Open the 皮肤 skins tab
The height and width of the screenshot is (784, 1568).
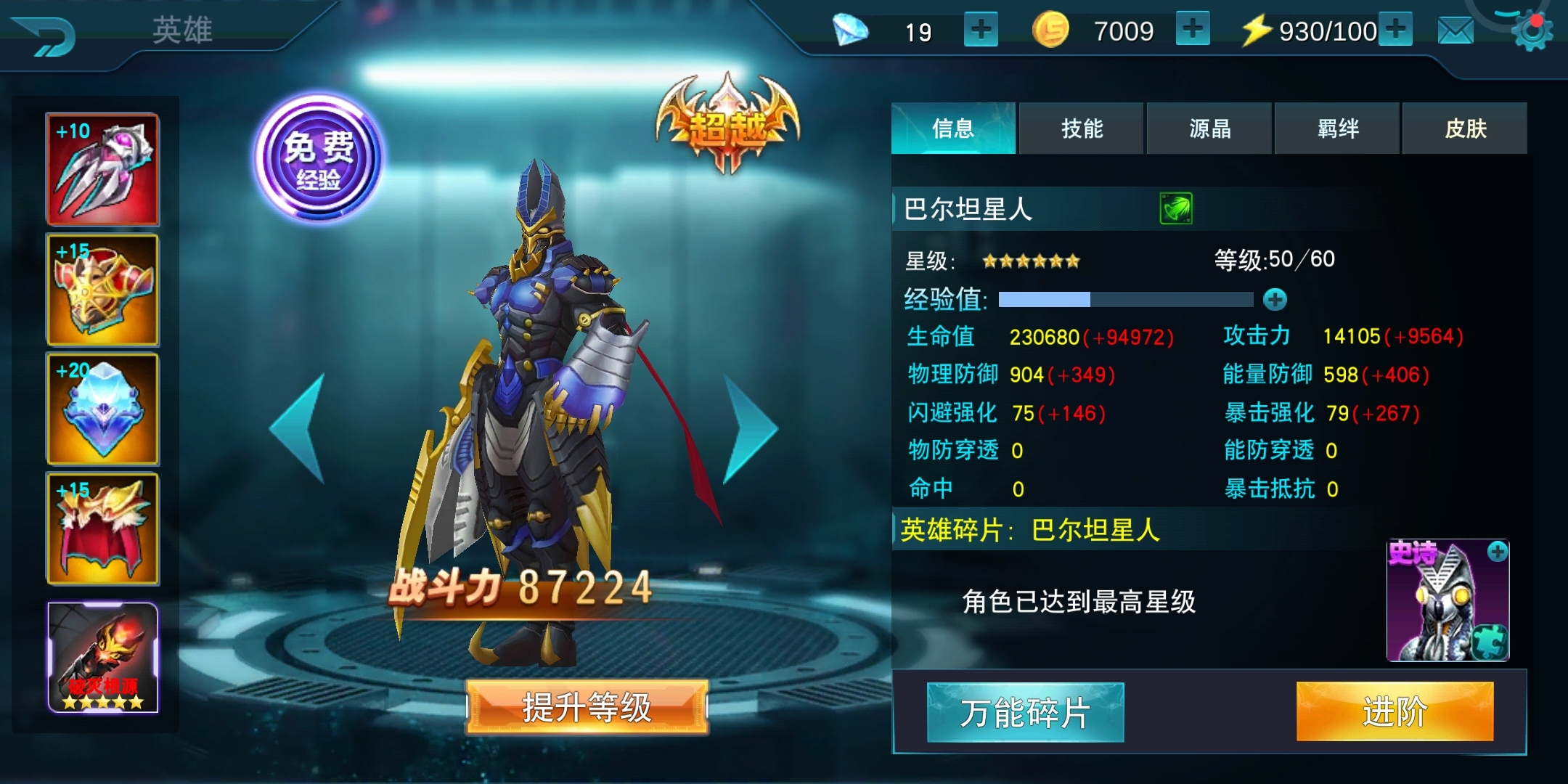point(1465,128)
